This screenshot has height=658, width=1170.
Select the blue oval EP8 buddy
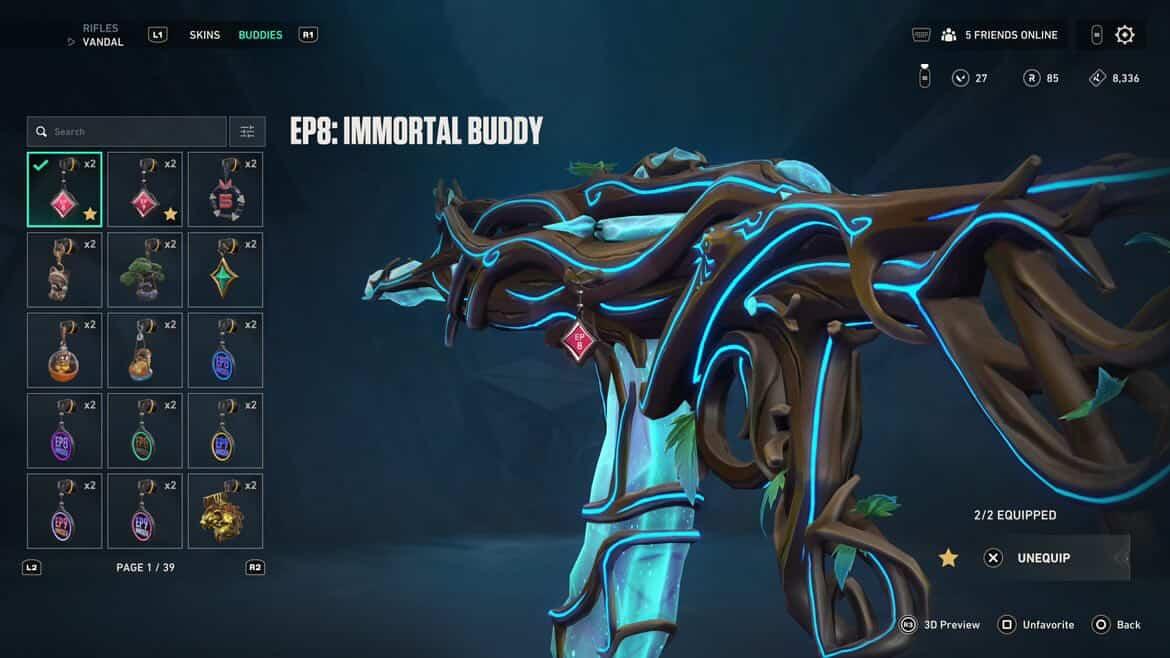[x=225, y=351]
